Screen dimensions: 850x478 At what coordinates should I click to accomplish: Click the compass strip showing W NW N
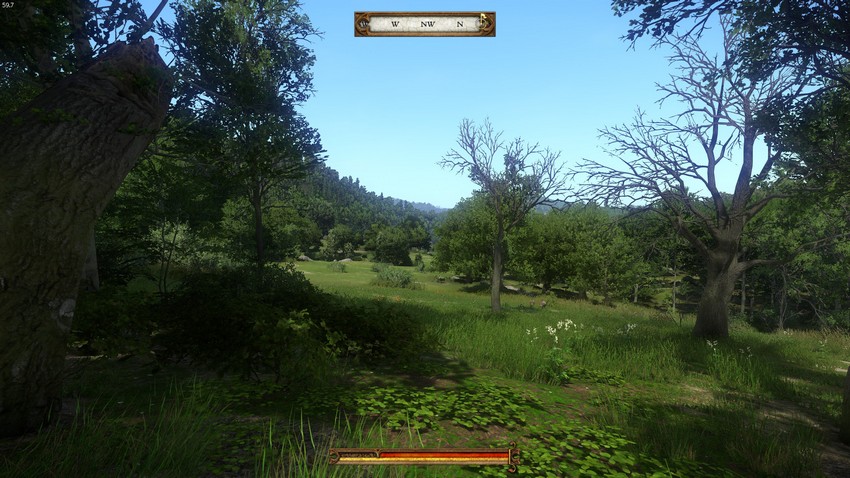coord(425,24)
